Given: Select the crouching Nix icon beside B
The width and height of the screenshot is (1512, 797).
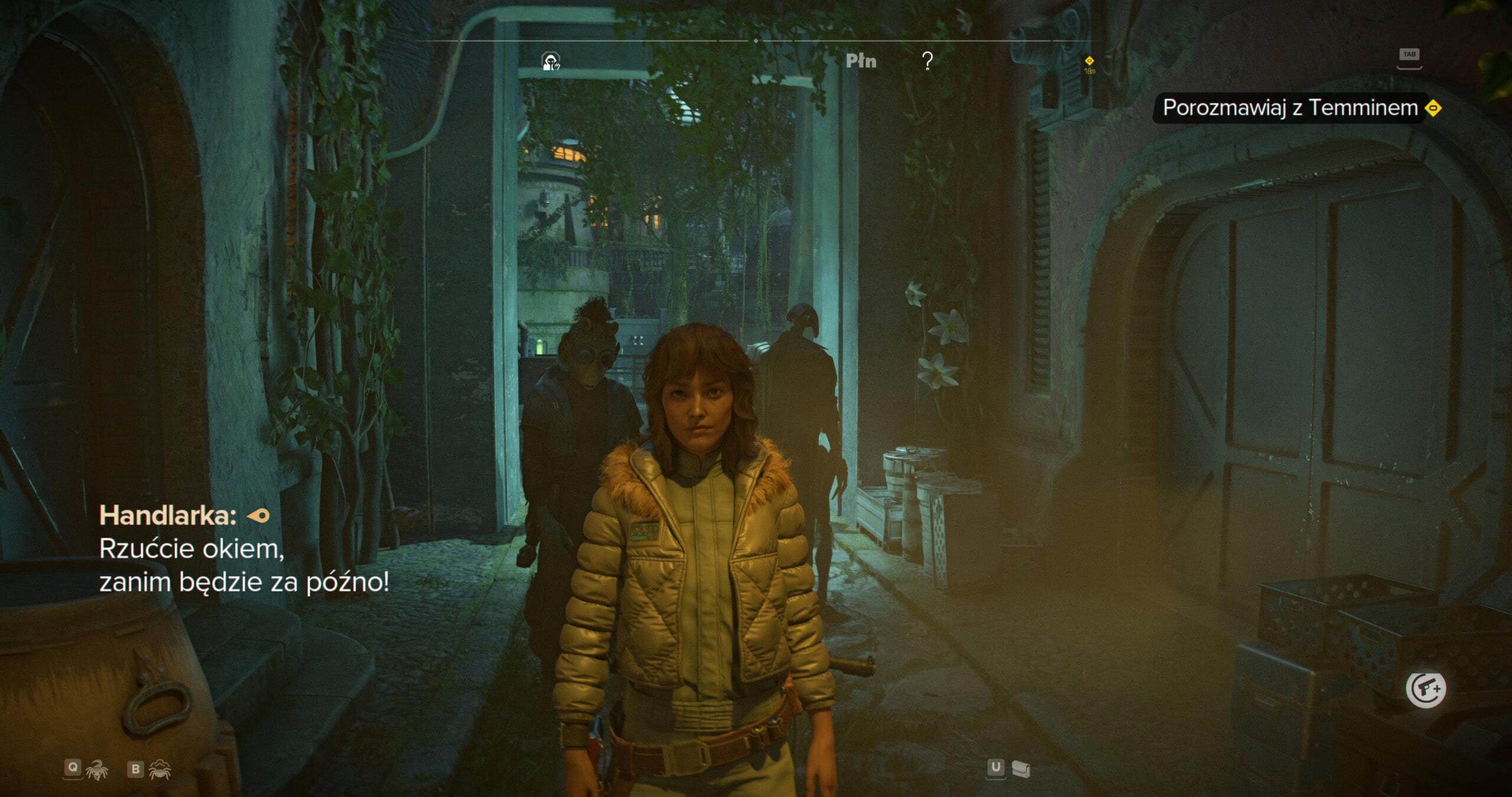Looking at the screenshot, I should [x=160, y=769].
